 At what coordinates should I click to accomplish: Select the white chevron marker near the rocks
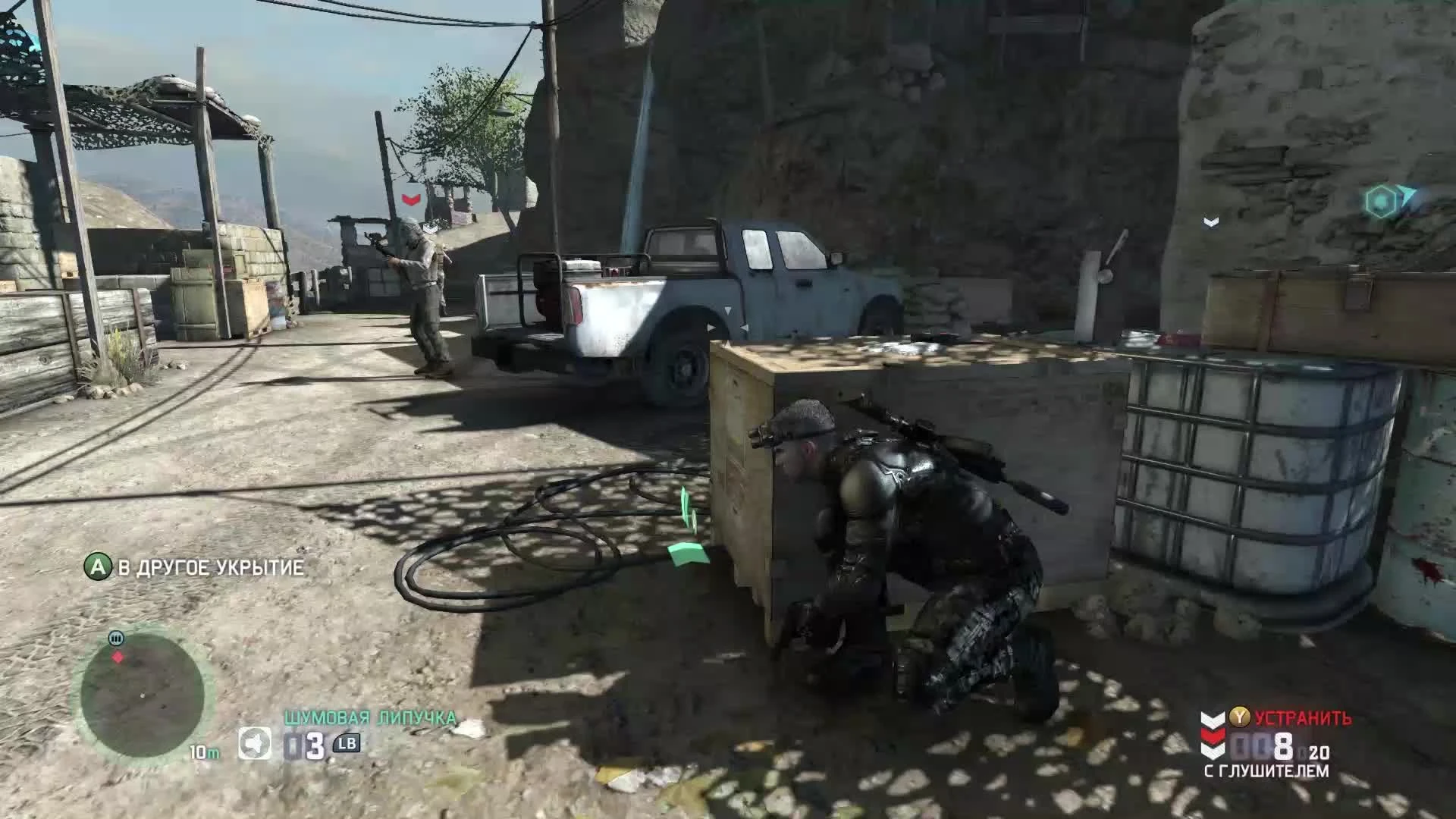[1213, 222]
